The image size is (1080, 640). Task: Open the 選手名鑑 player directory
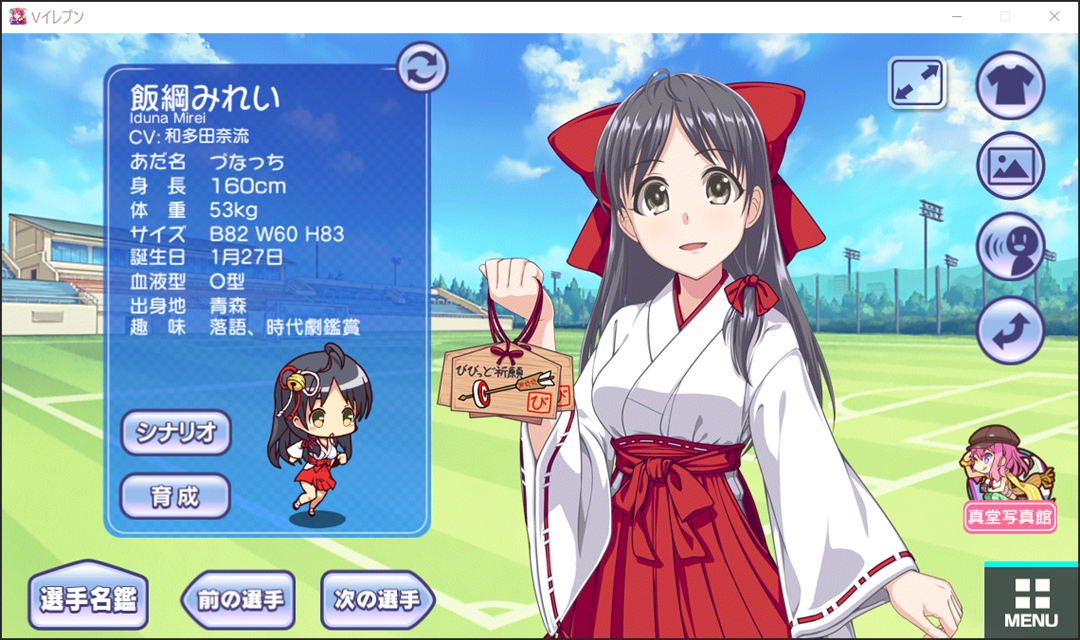(x=88, y=599)
